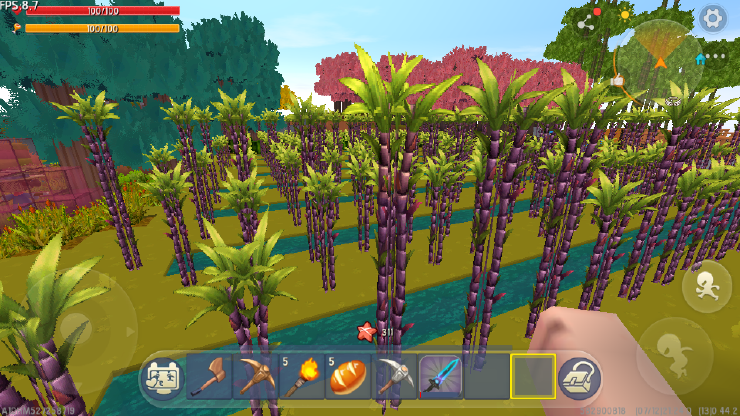Open the creature face menu button
The image size is (740, 416).
coord(162,377)
